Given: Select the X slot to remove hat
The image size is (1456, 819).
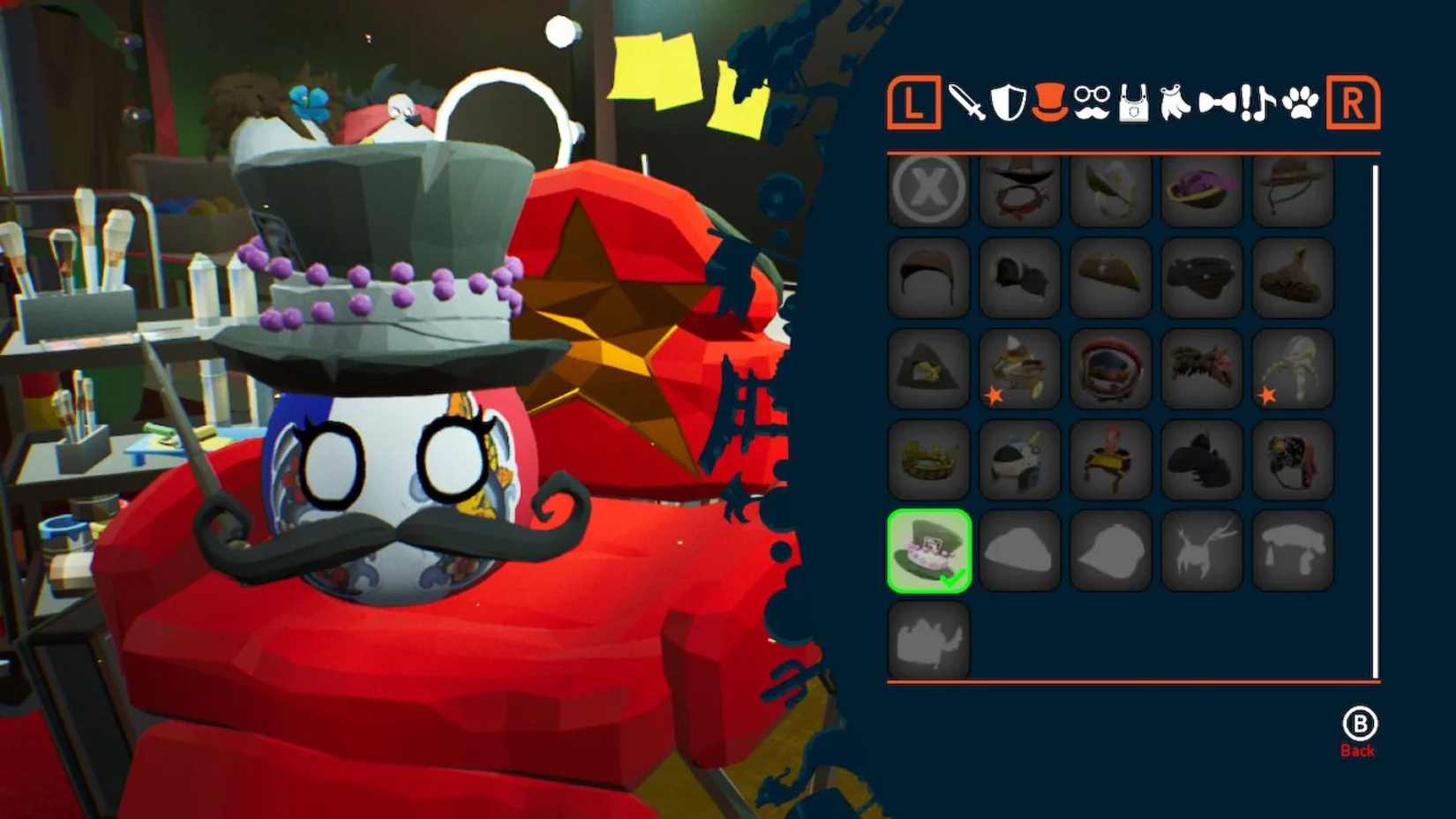Looking at the screenshot, I should click(x=928, y=188).
